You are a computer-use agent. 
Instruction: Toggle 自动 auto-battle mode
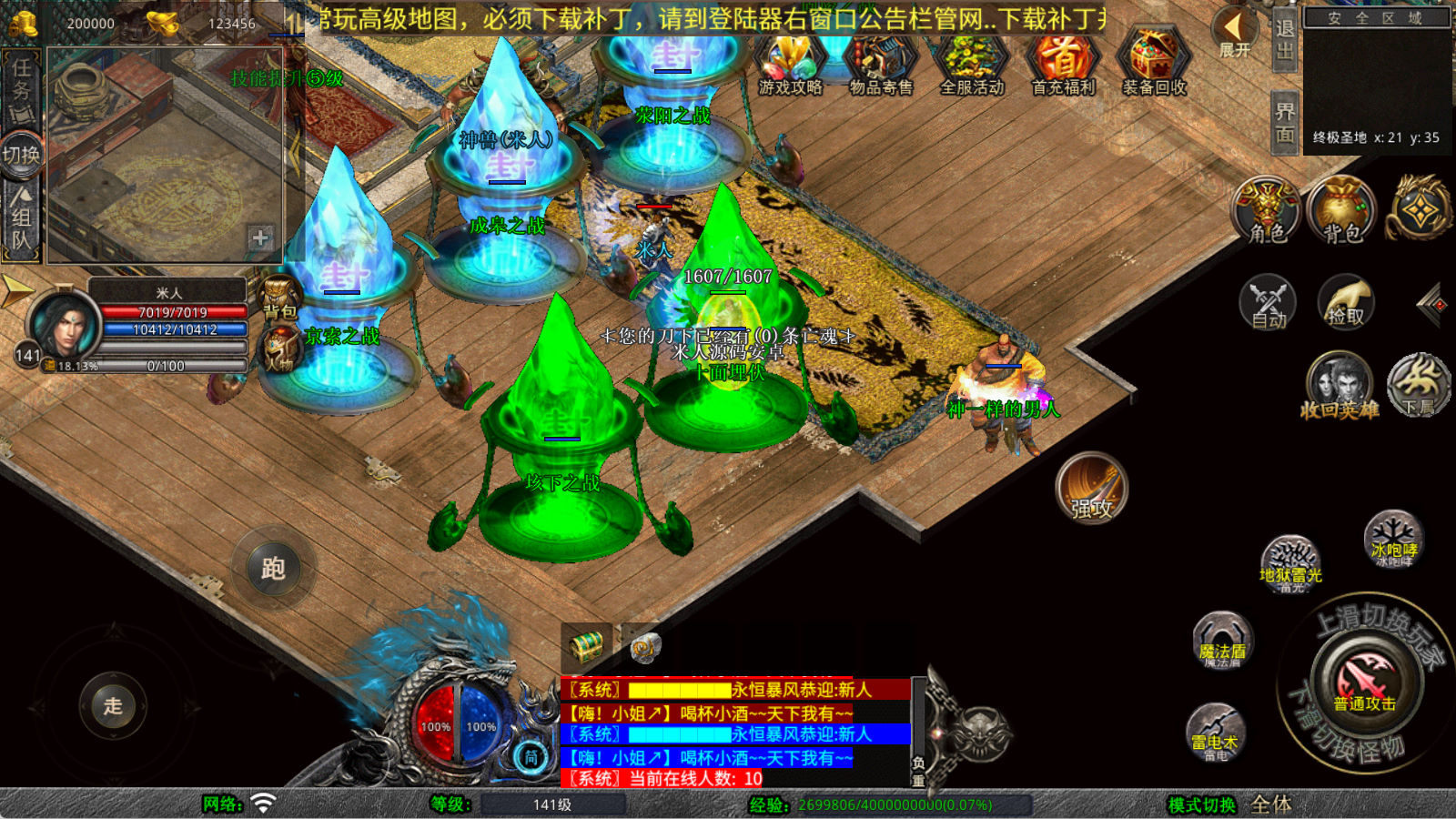(x=1268, y=301)
